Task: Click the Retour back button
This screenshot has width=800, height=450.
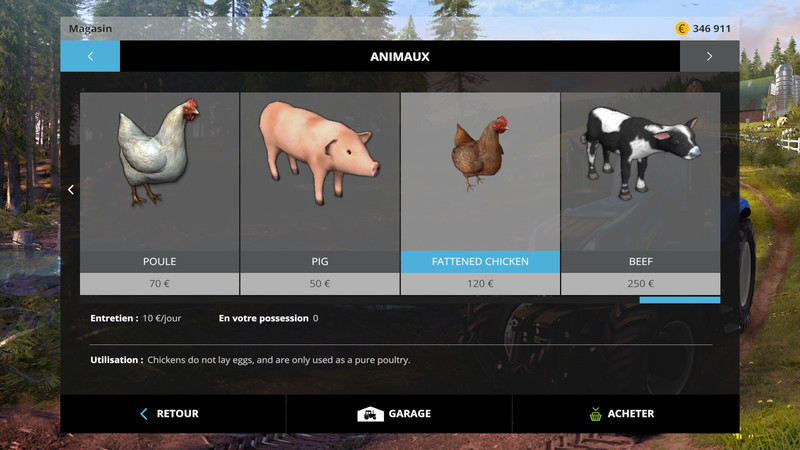Action: pos(172,413)
